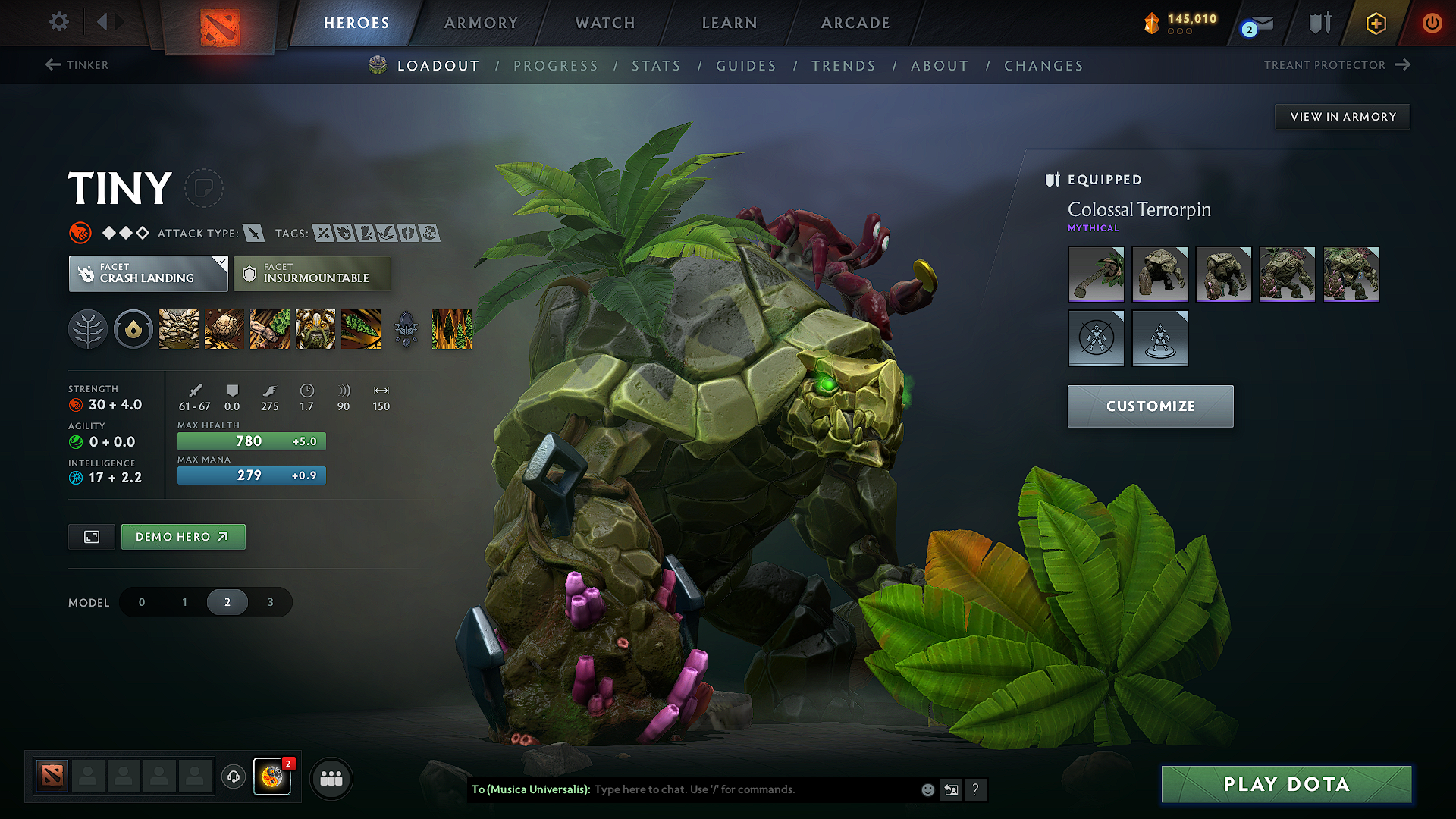Image resolution: width=1456 pixels, height=819 pixels.
Task: Switch the hero model to variant 3
Action: point(270,601)
